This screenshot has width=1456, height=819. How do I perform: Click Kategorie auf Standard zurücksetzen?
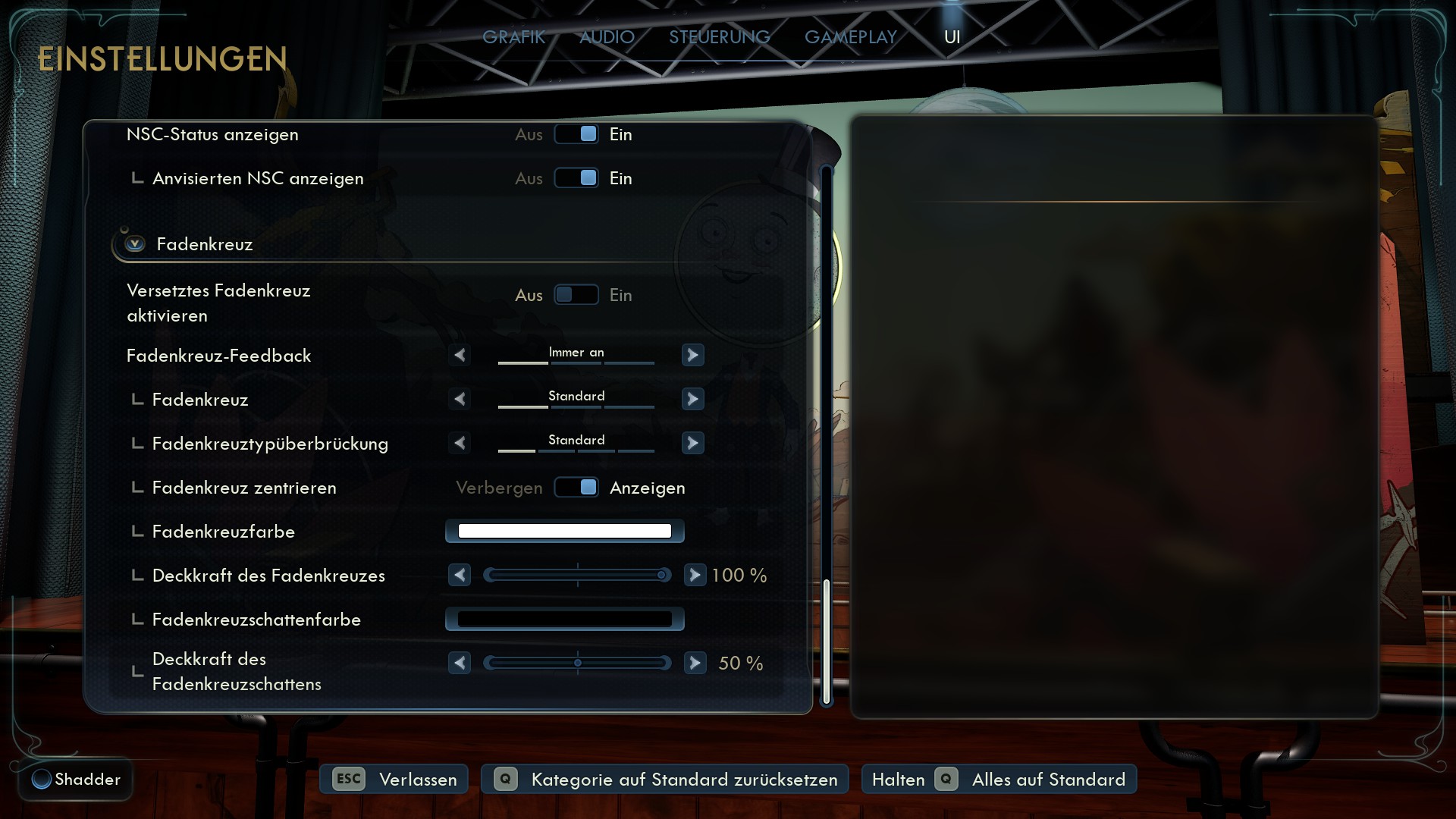pos(665,780)
